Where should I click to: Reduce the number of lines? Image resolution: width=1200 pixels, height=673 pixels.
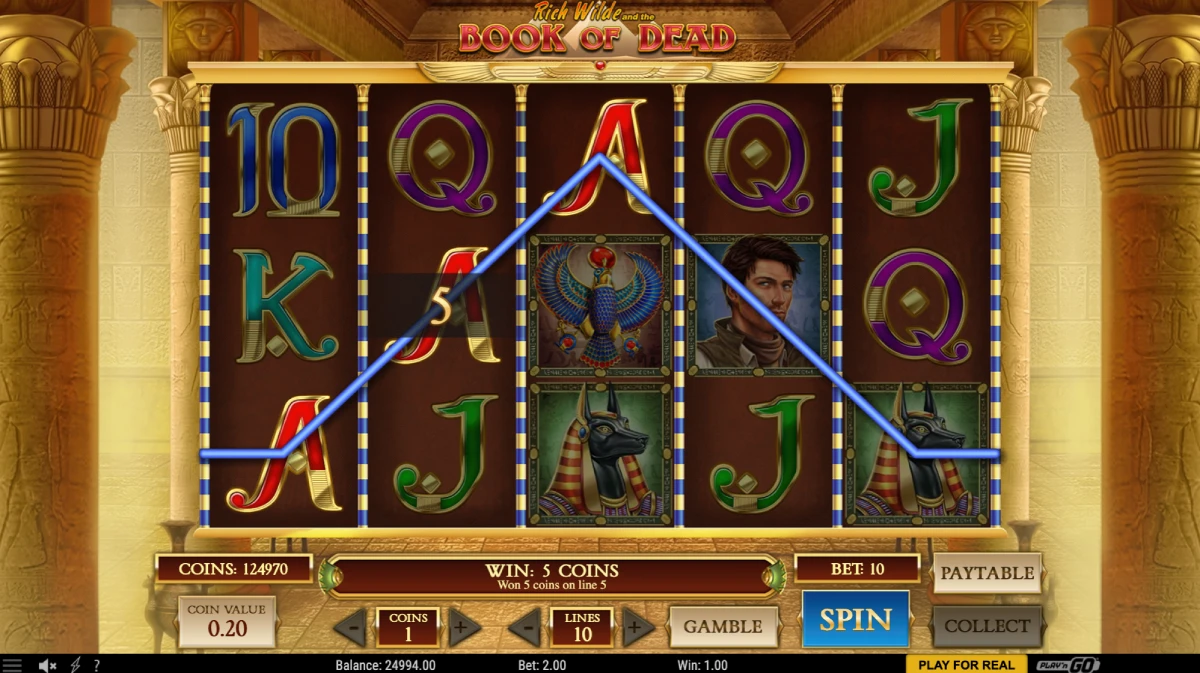pos(525,628)
